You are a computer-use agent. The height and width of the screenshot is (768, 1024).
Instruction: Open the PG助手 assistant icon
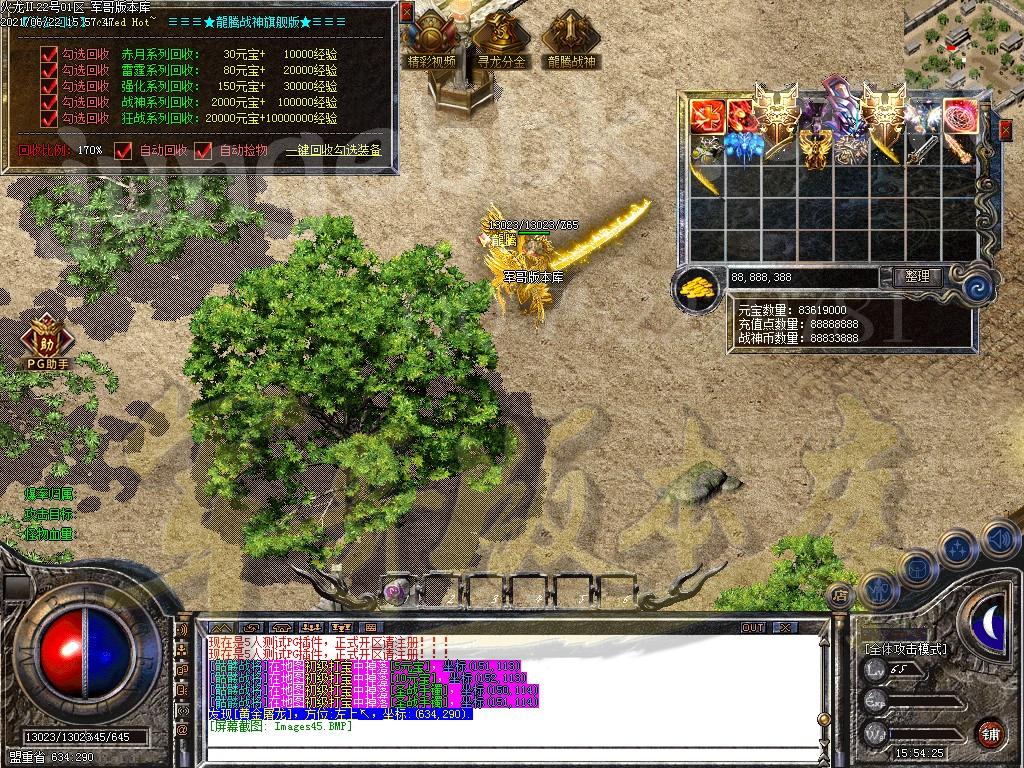[46, 337]
